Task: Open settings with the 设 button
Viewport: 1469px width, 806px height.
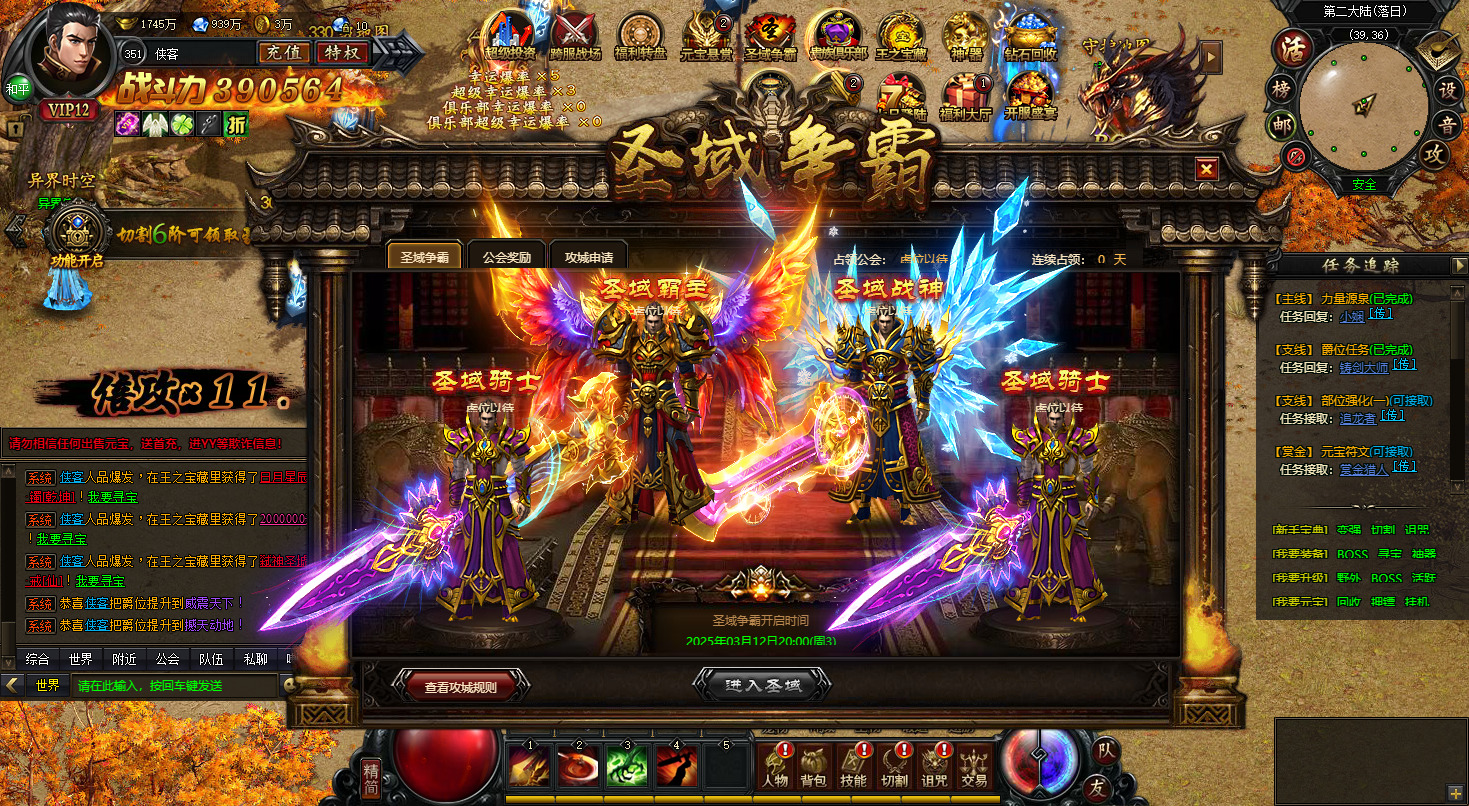Action: [1446, 89]
